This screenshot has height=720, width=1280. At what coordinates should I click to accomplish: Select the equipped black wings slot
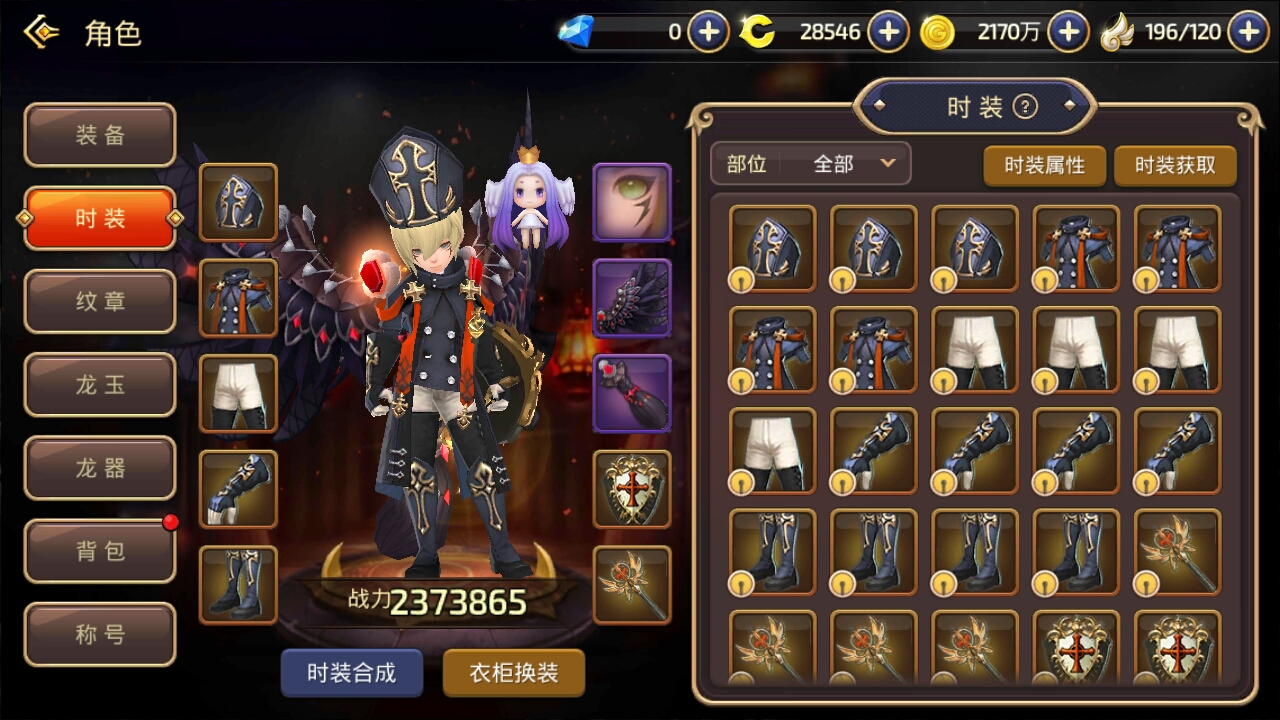tap(632, 298)
